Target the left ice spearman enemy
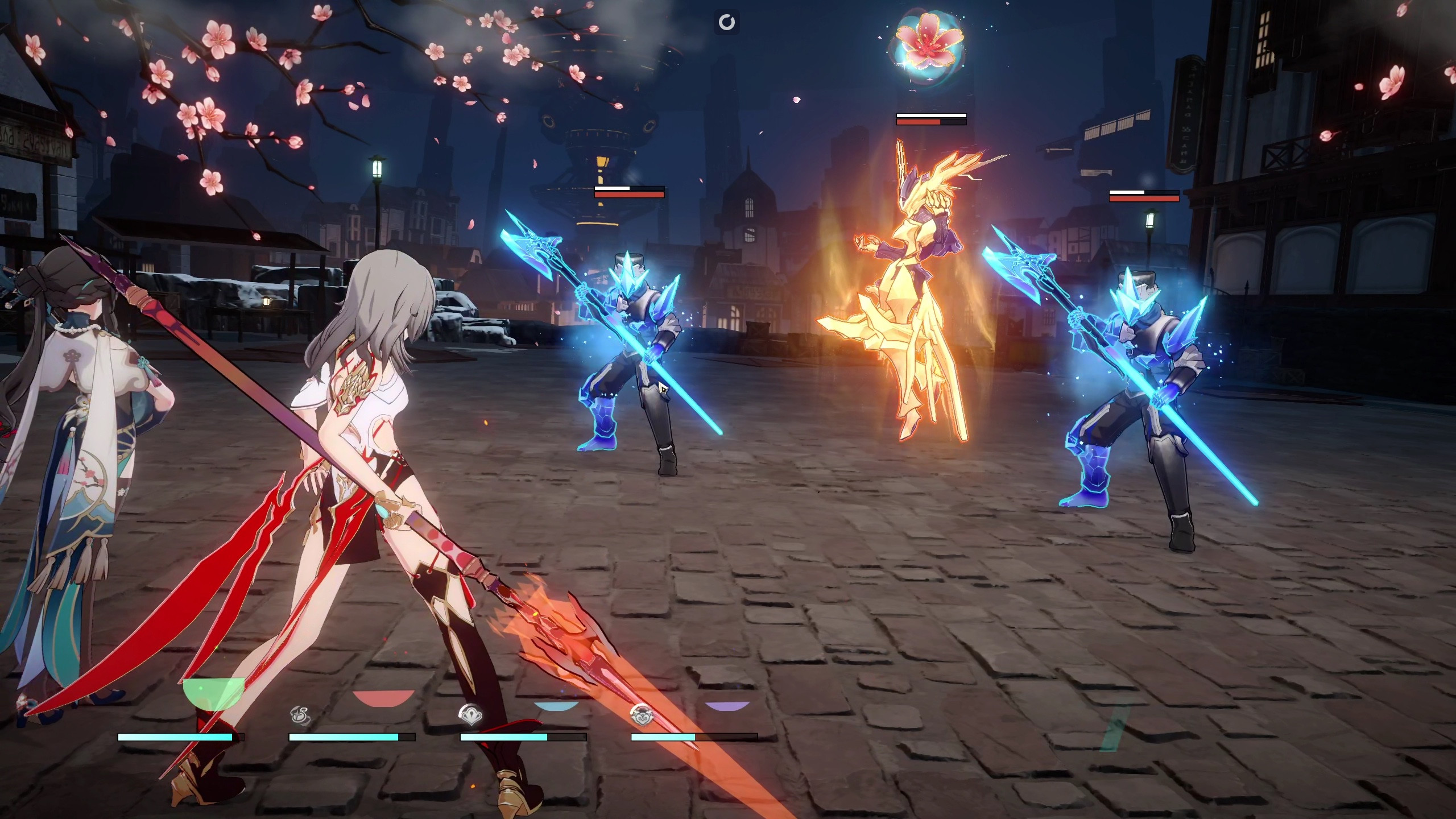The width and height of the screenshot is (1456, 819). [637, 353]
